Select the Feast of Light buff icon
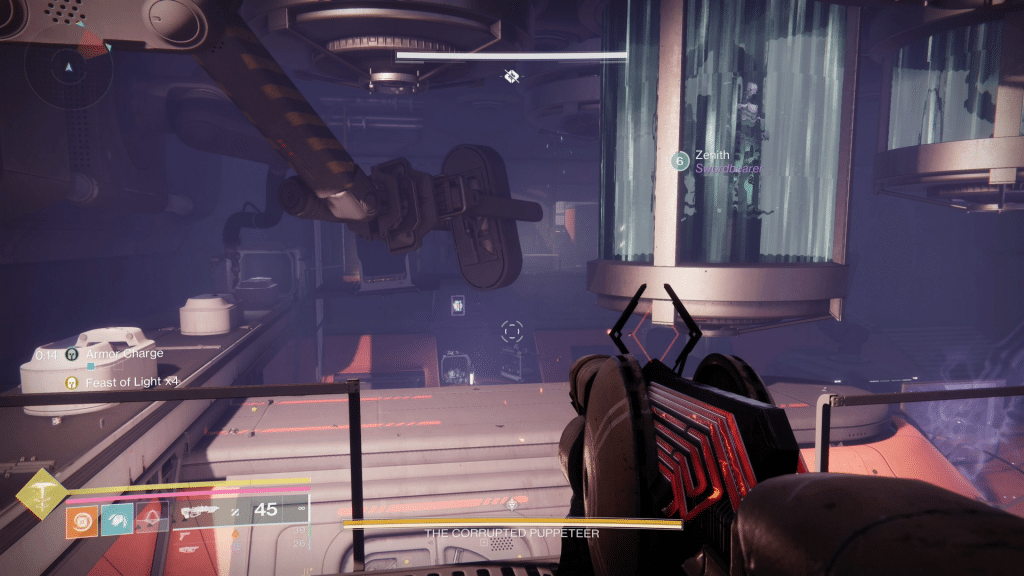The image size is (1024, 576). point(72,382)
